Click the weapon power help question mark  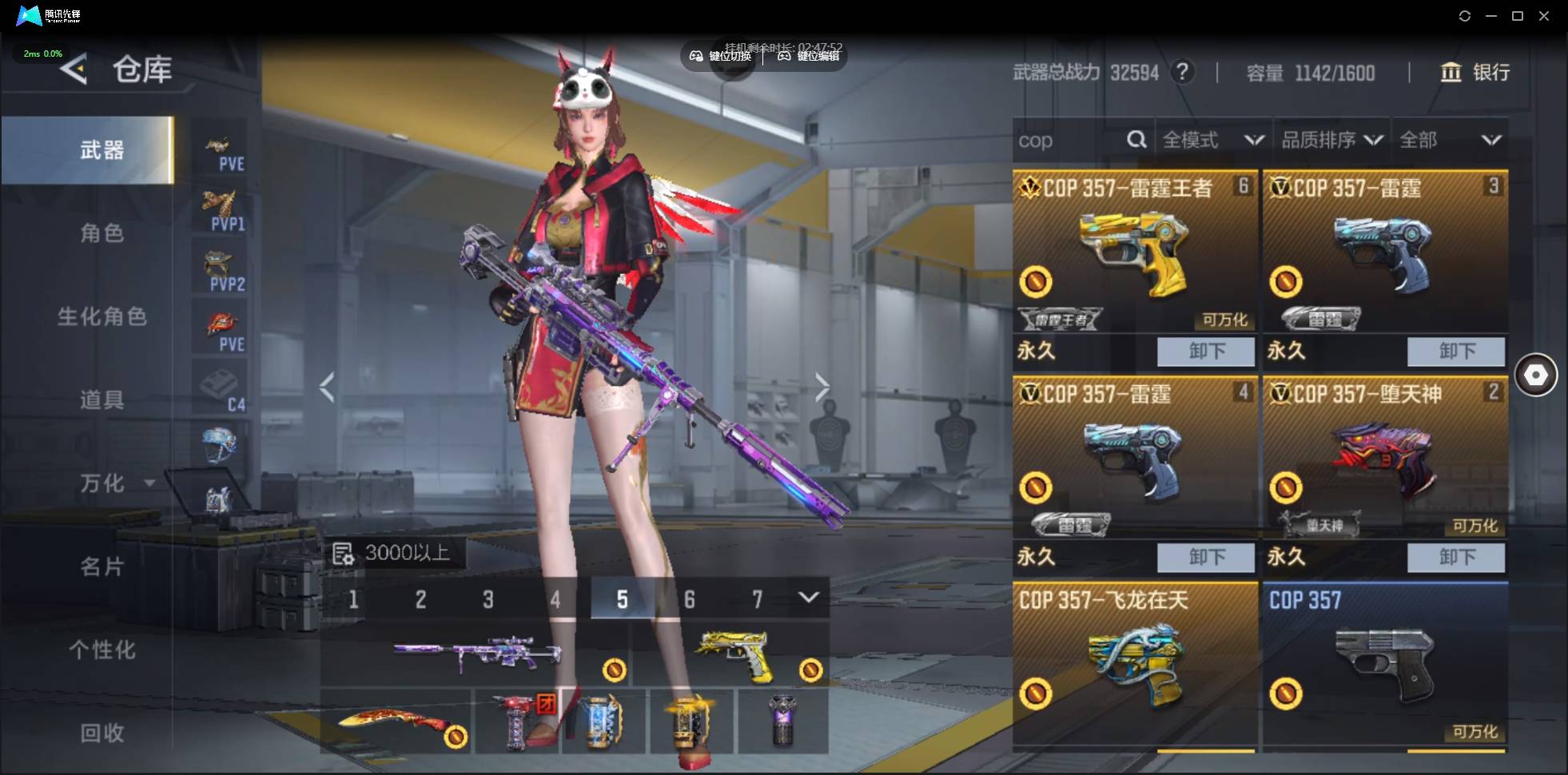pyautogui.click(x=1182, y=73)
